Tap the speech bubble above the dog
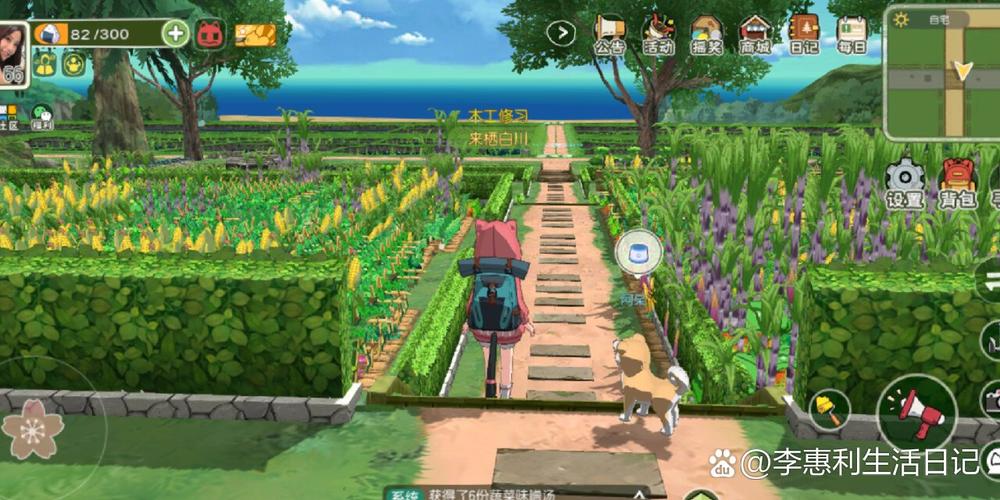This screenshot has height=500, width=1000. (638, 251)
